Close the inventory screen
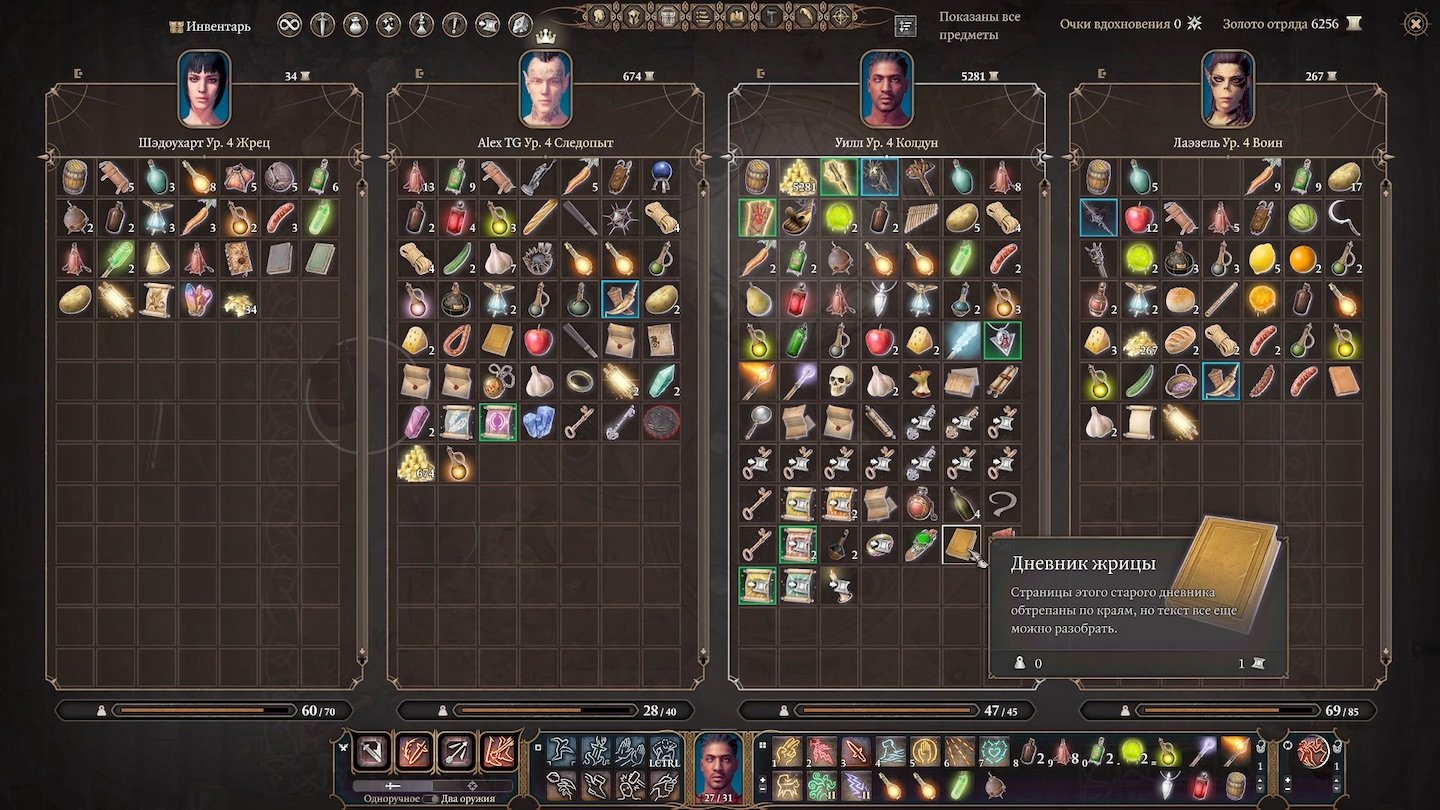The width and height of the screenshot is (1440, 810). click(x=1414, y=24)
